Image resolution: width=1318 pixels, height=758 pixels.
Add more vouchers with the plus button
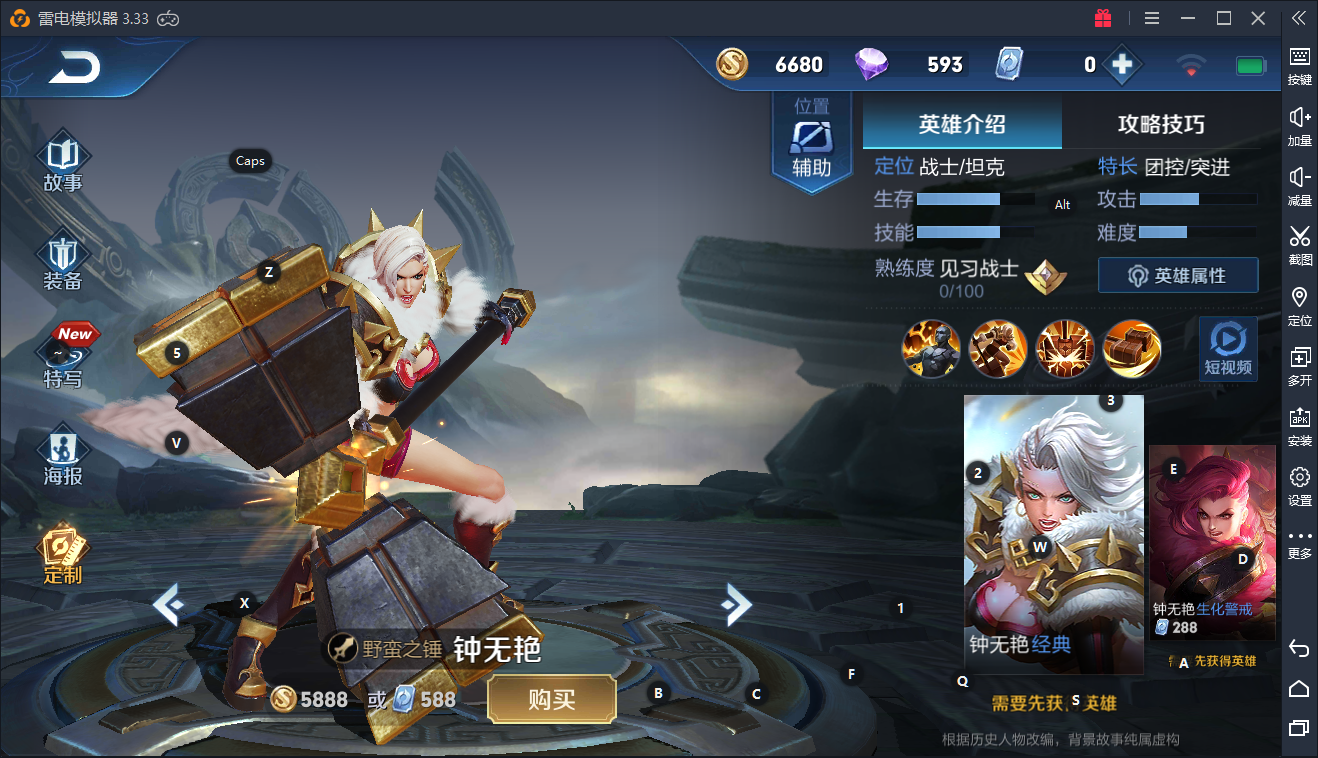pos(1122,65)
